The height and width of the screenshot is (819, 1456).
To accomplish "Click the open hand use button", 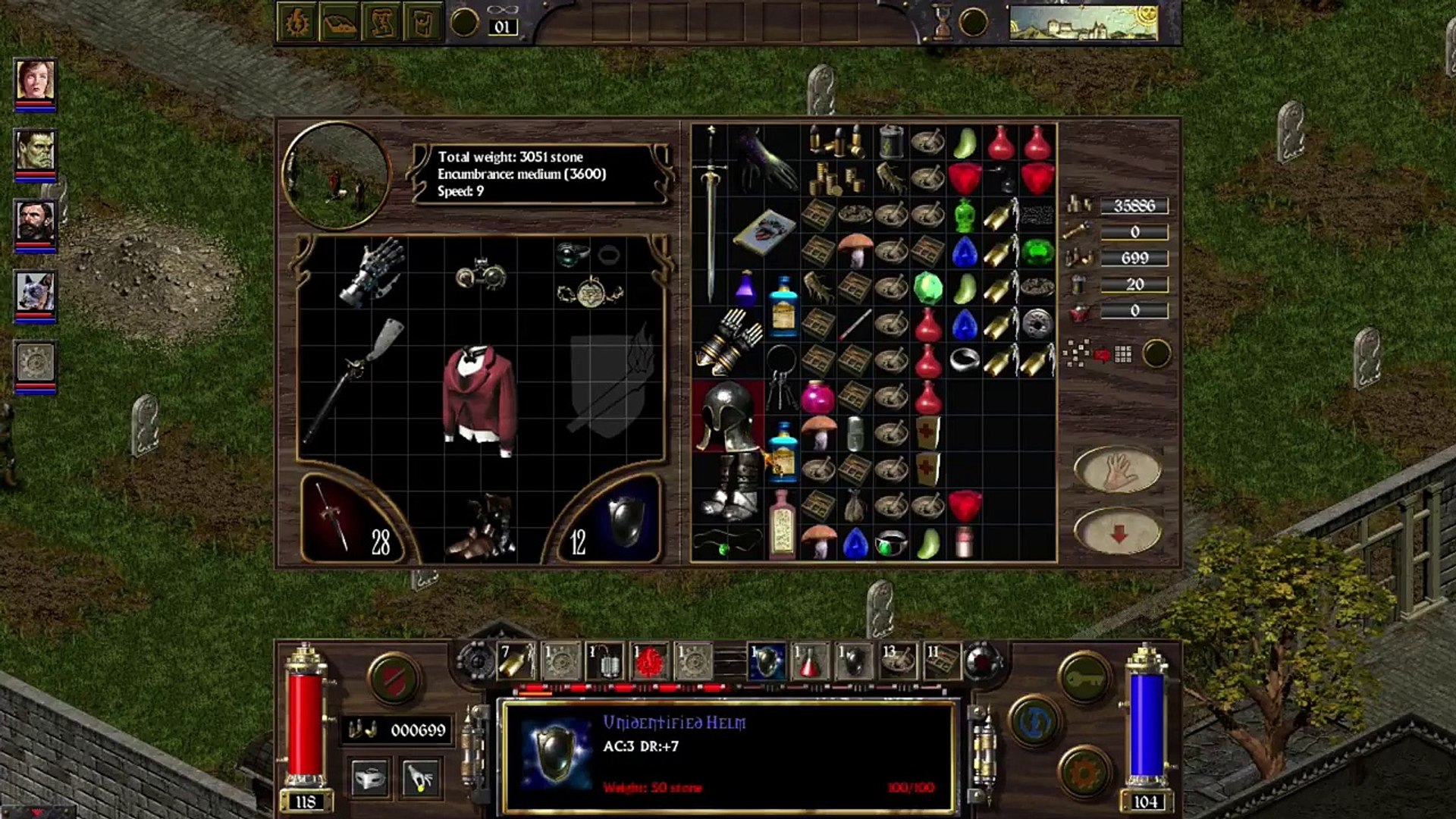I will tap(1117, 470).
